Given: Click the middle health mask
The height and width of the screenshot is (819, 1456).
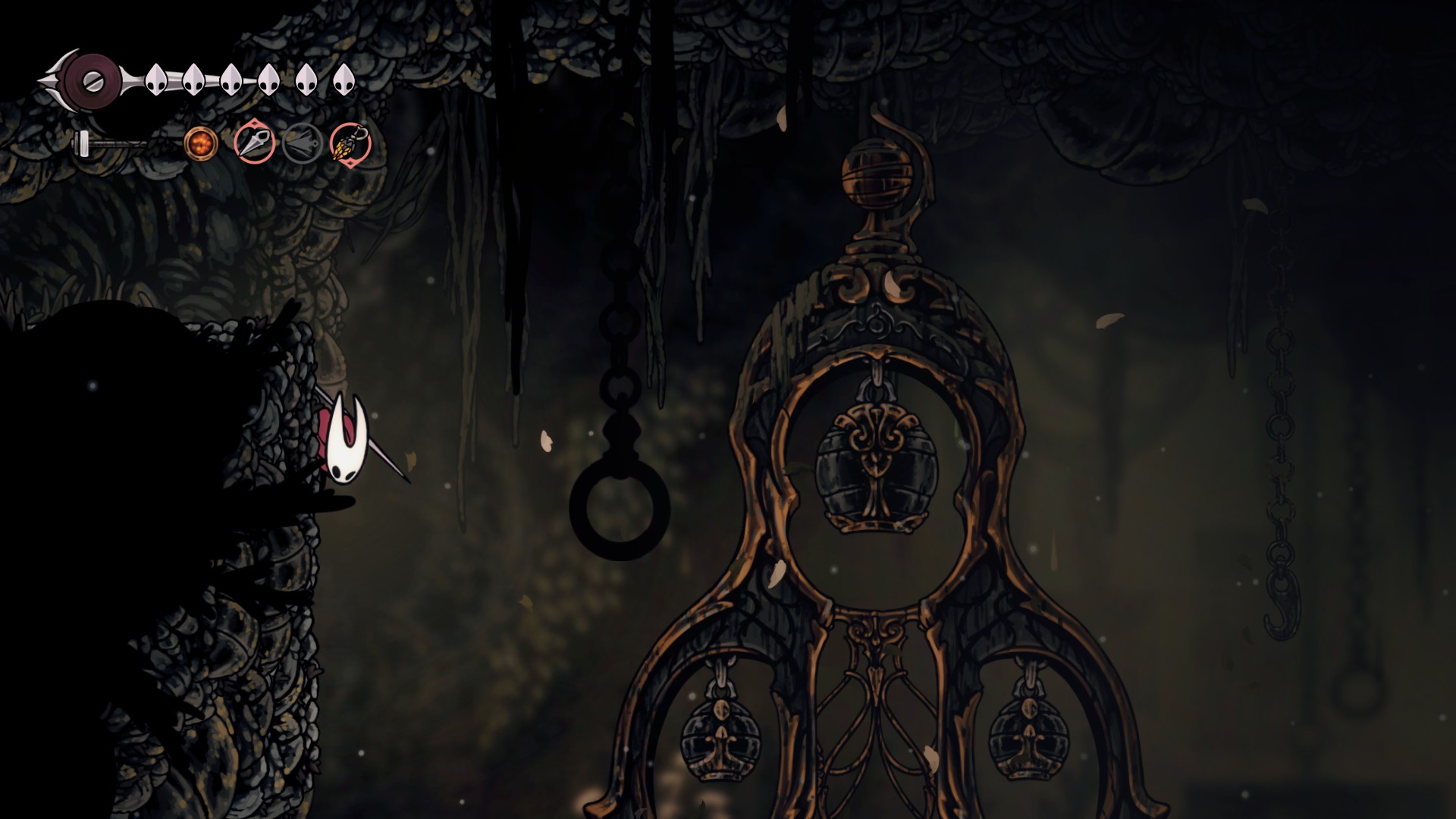Looking at the screenshot, I should [x=231, y=78].
